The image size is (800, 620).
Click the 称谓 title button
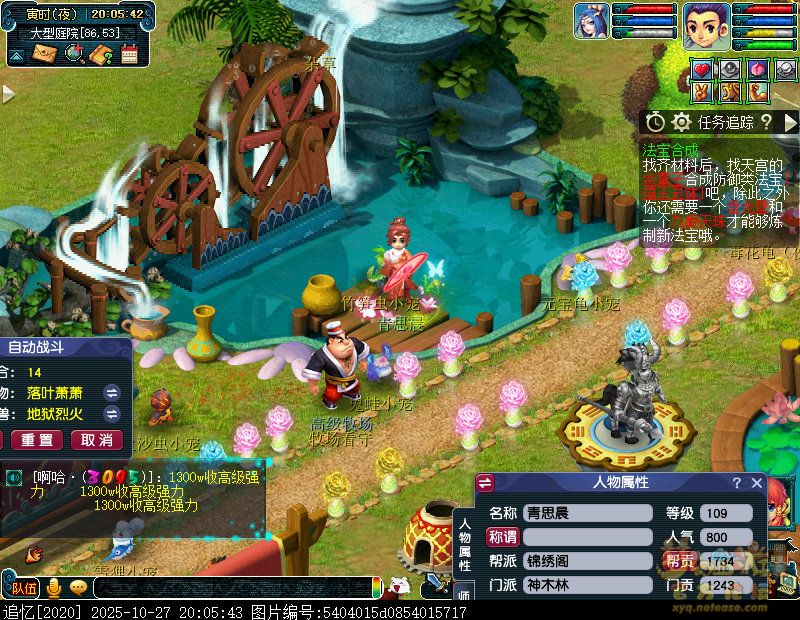[503, 537]
